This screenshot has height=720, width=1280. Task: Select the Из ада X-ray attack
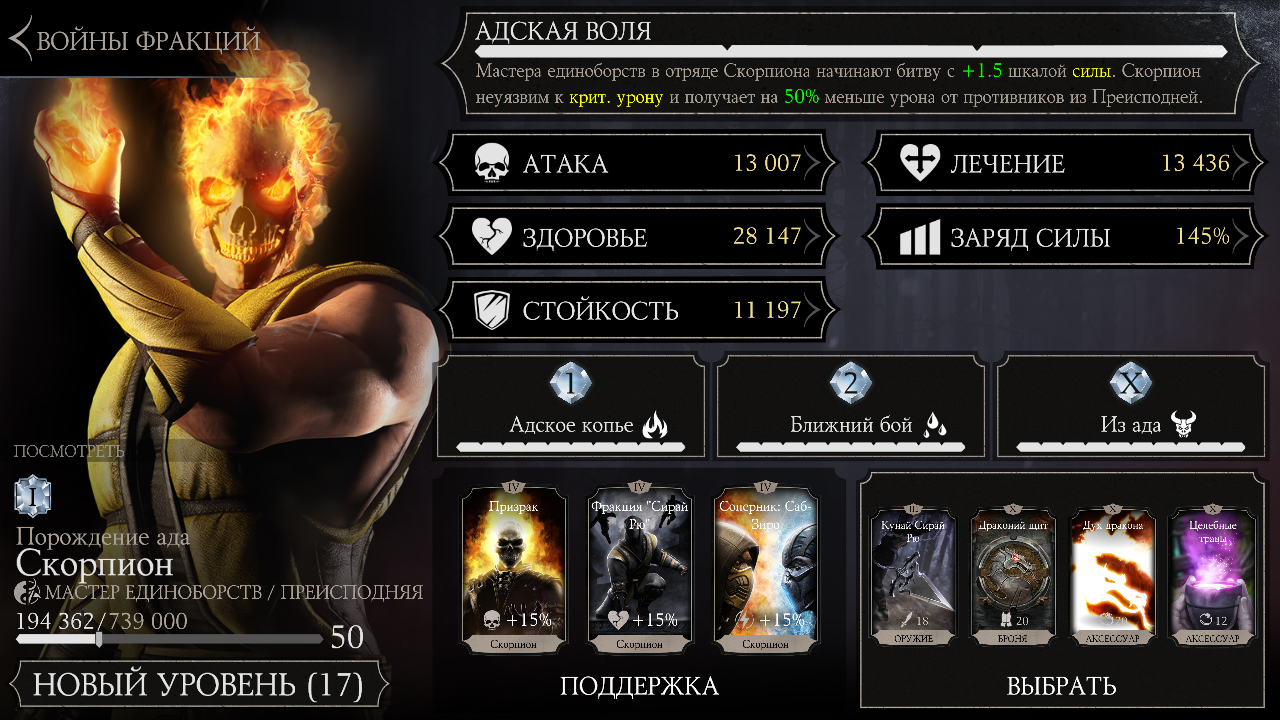coord(1131,407)
